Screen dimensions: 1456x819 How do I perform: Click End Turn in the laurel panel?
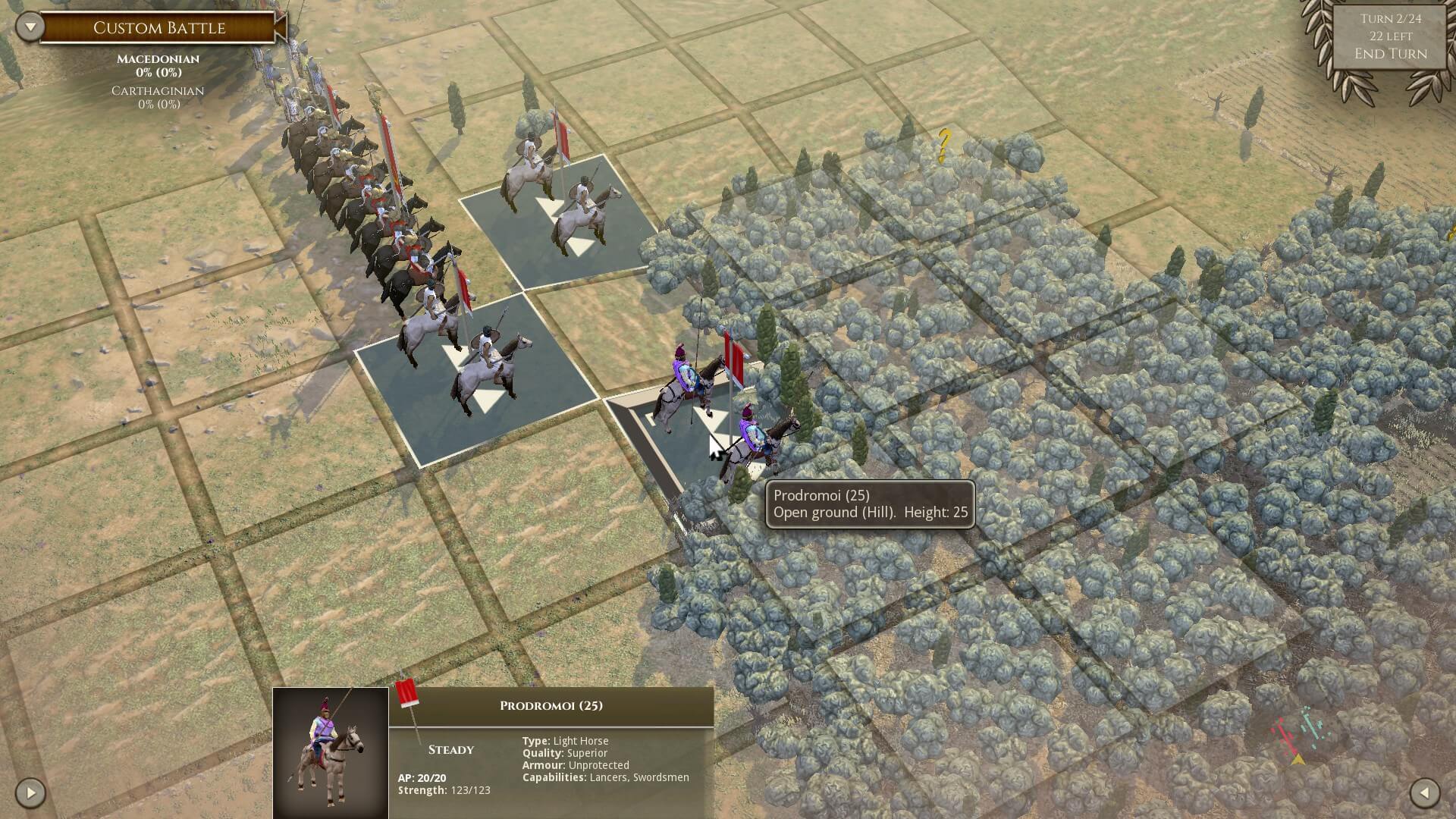tap(1390, 54)
